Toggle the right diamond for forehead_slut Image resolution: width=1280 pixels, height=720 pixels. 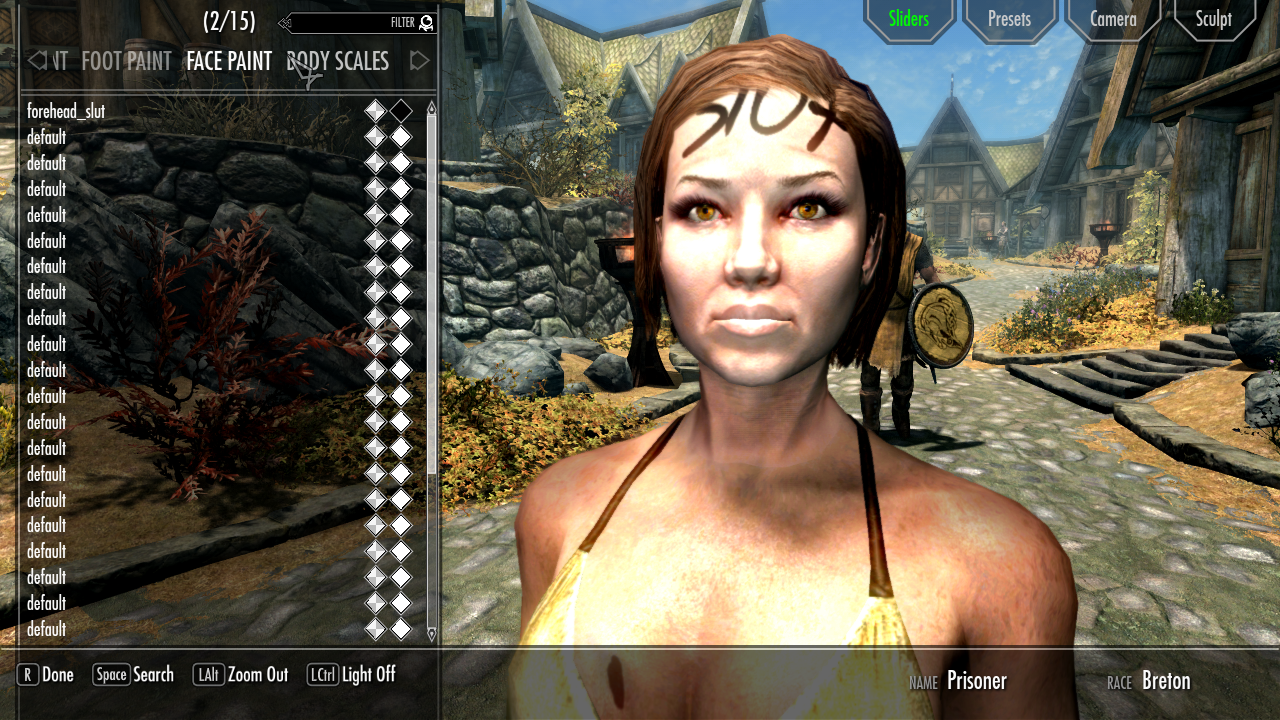click(404, 111)
